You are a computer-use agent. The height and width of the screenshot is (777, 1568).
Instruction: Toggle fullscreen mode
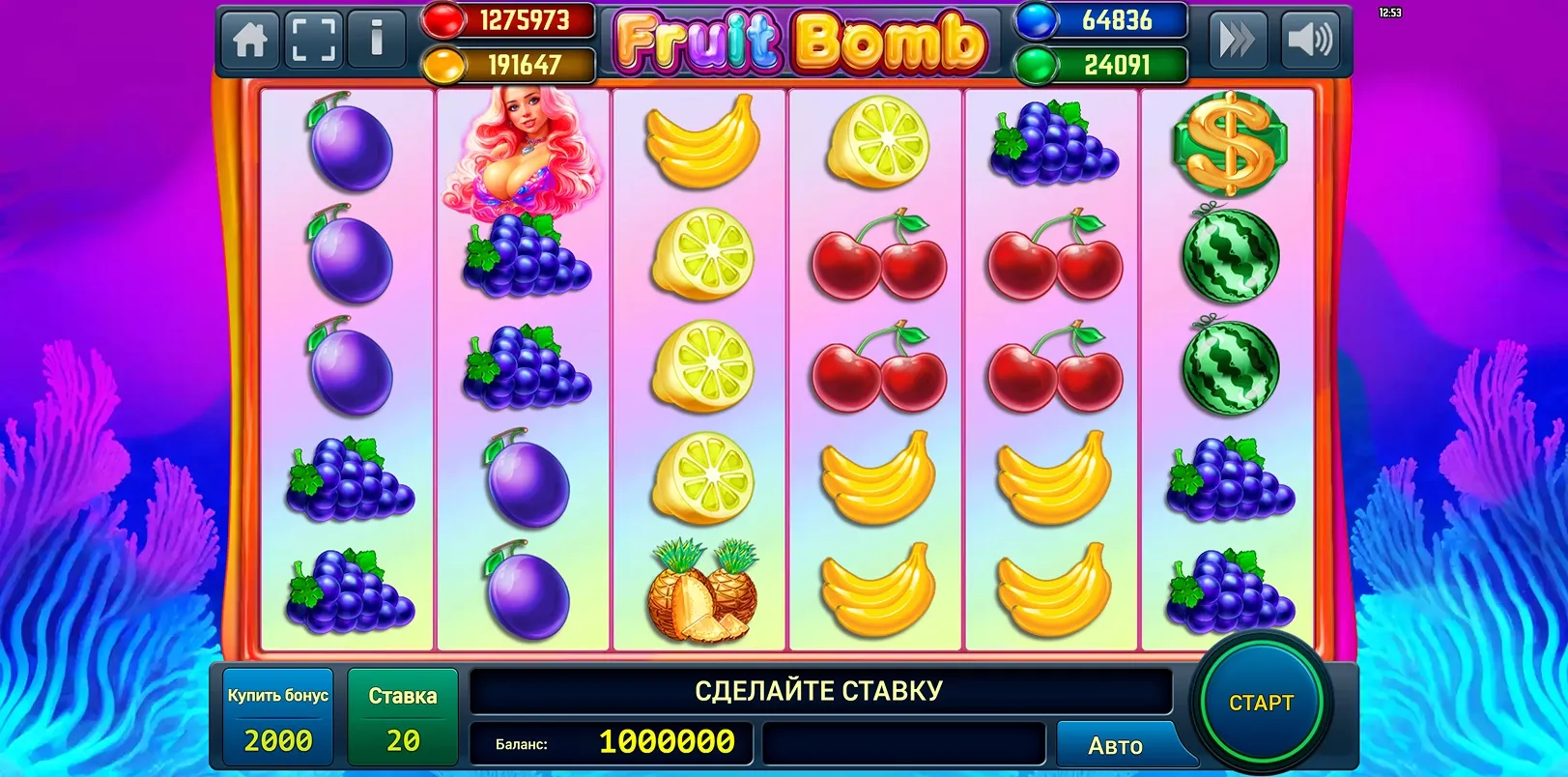pos(313,40)
